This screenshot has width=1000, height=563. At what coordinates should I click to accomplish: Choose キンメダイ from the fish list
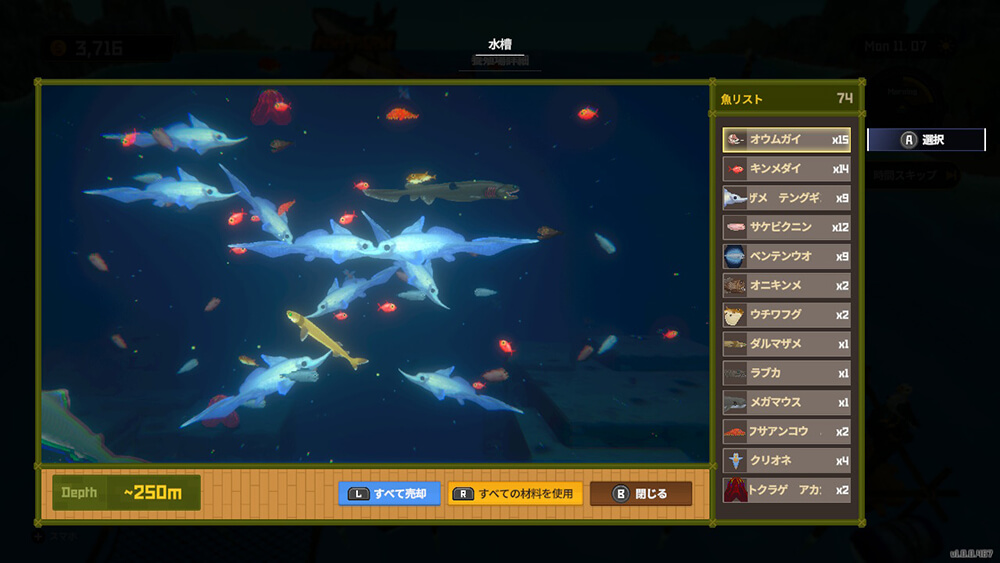tap(786, 169)
